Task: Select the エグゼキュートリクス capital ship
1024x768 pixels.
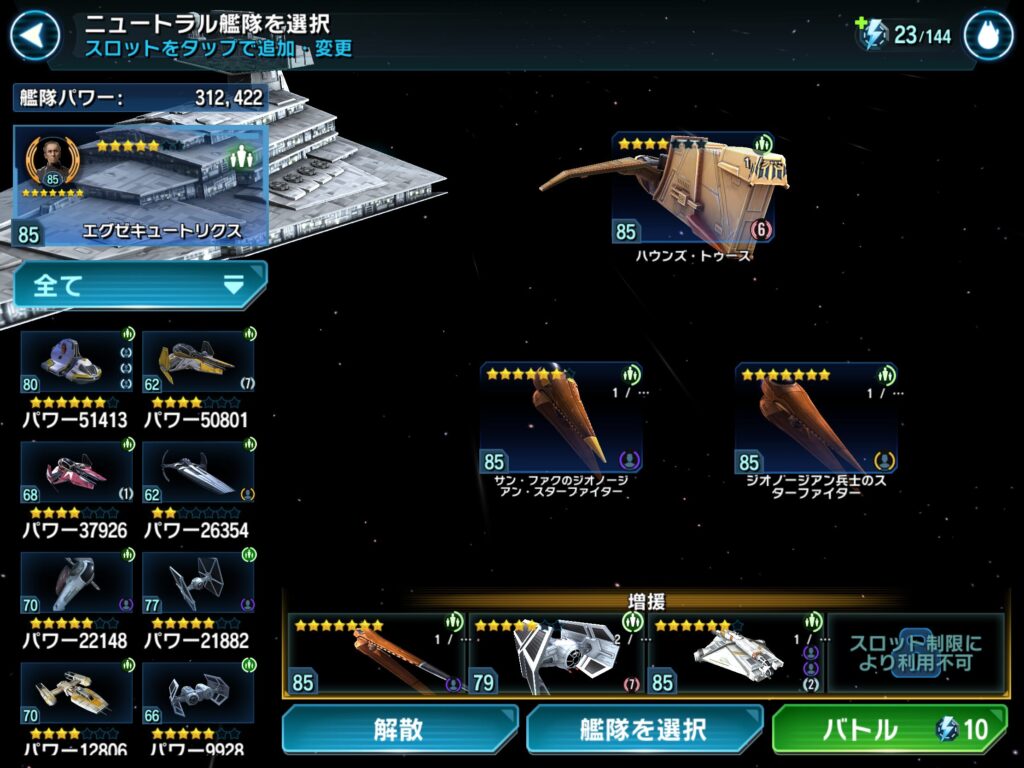Action: [141, 186]
